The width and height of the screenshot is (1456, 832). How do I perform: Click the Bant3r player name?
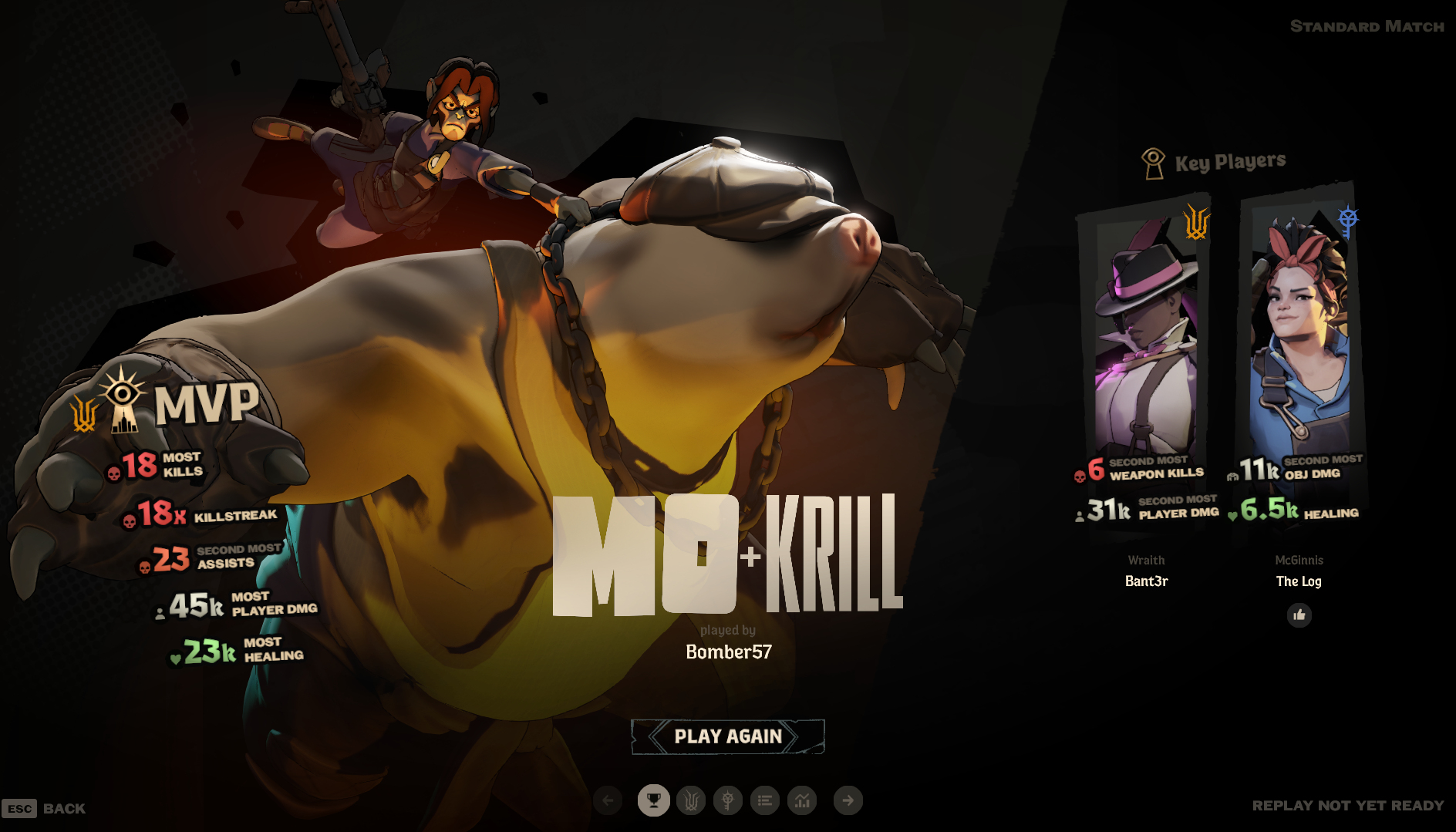(1146, 581)
